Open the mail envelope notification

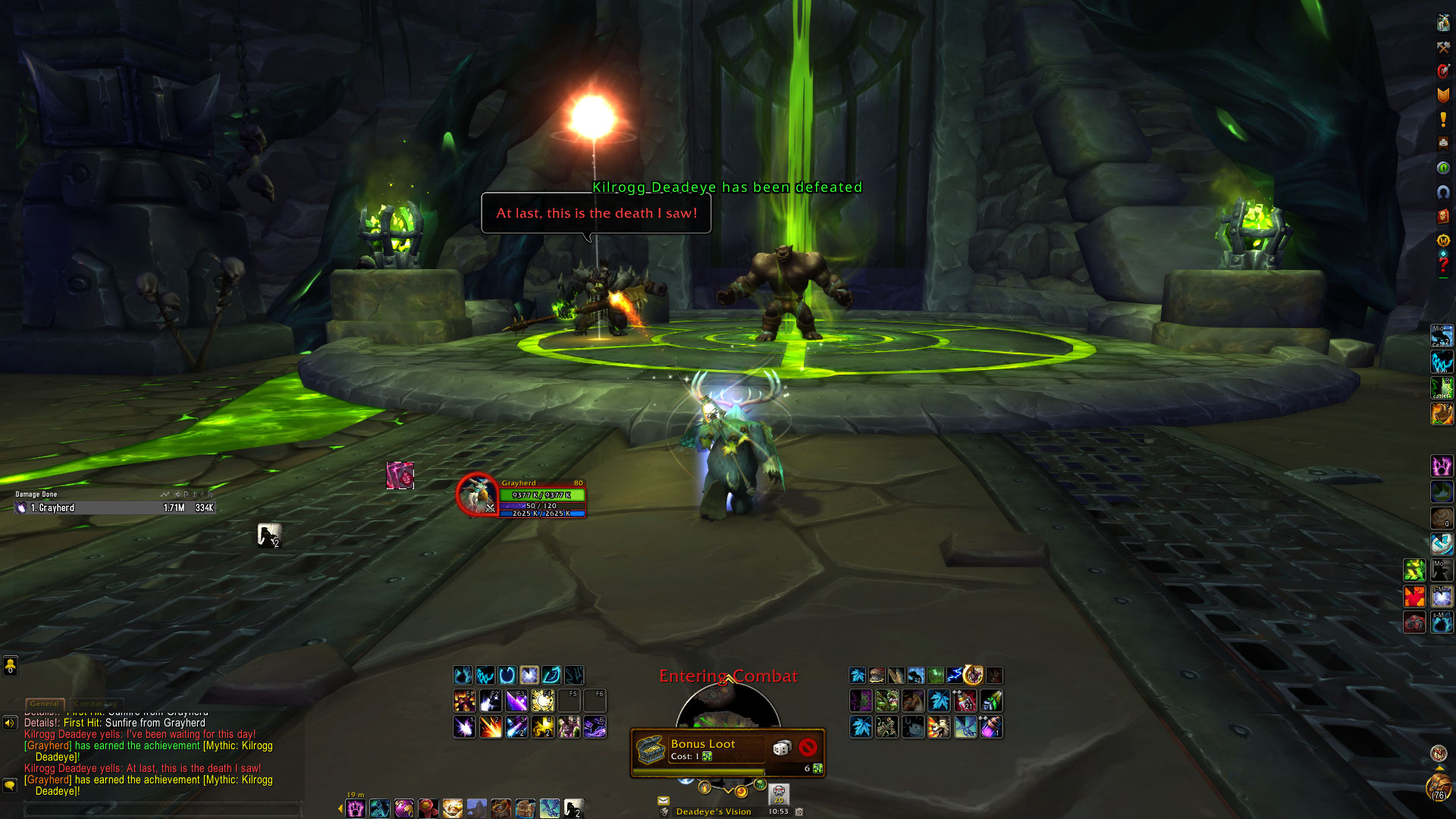(664, 800)
